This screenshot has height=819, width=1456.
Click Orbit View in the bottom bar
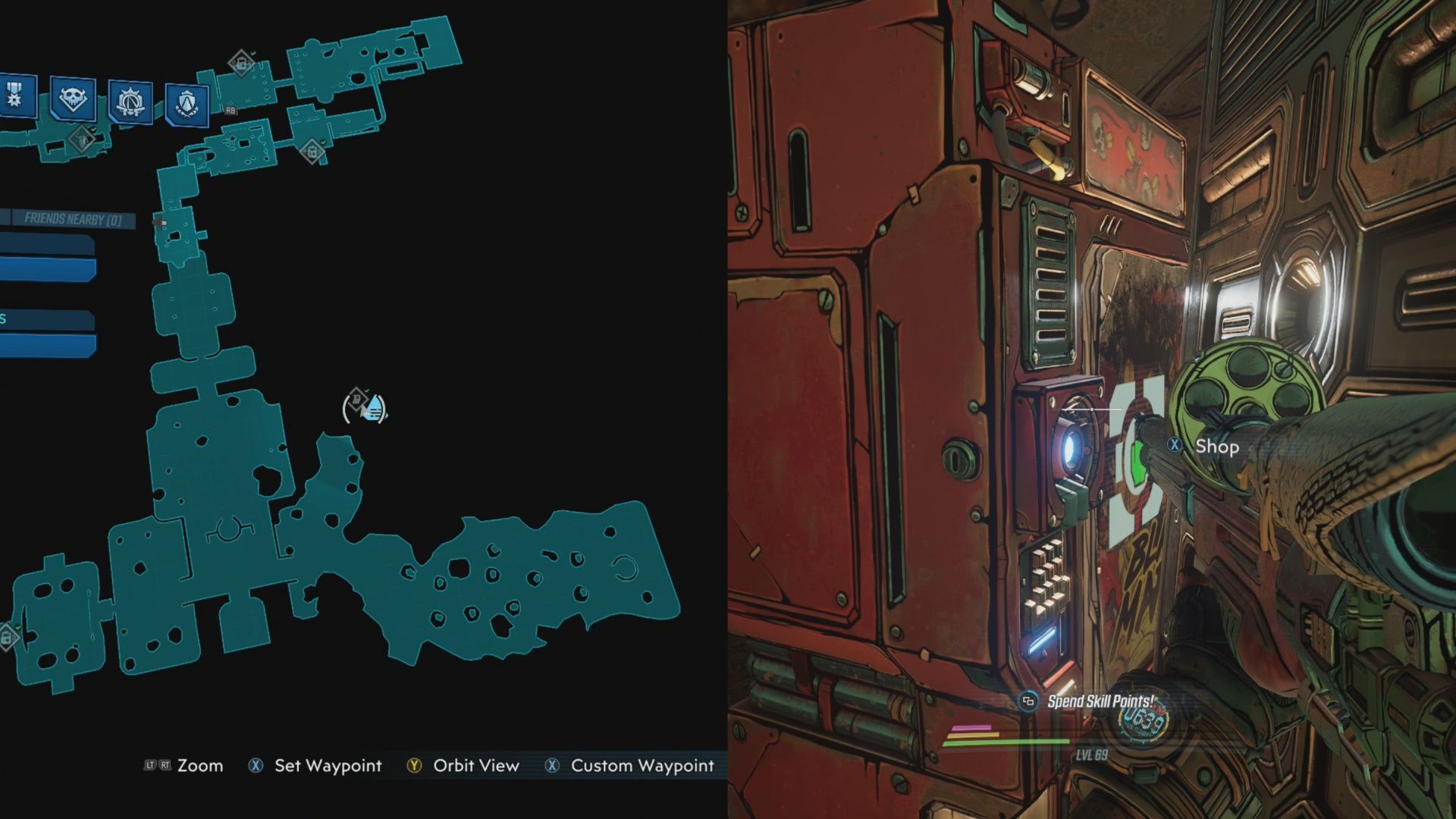[474, 766]
